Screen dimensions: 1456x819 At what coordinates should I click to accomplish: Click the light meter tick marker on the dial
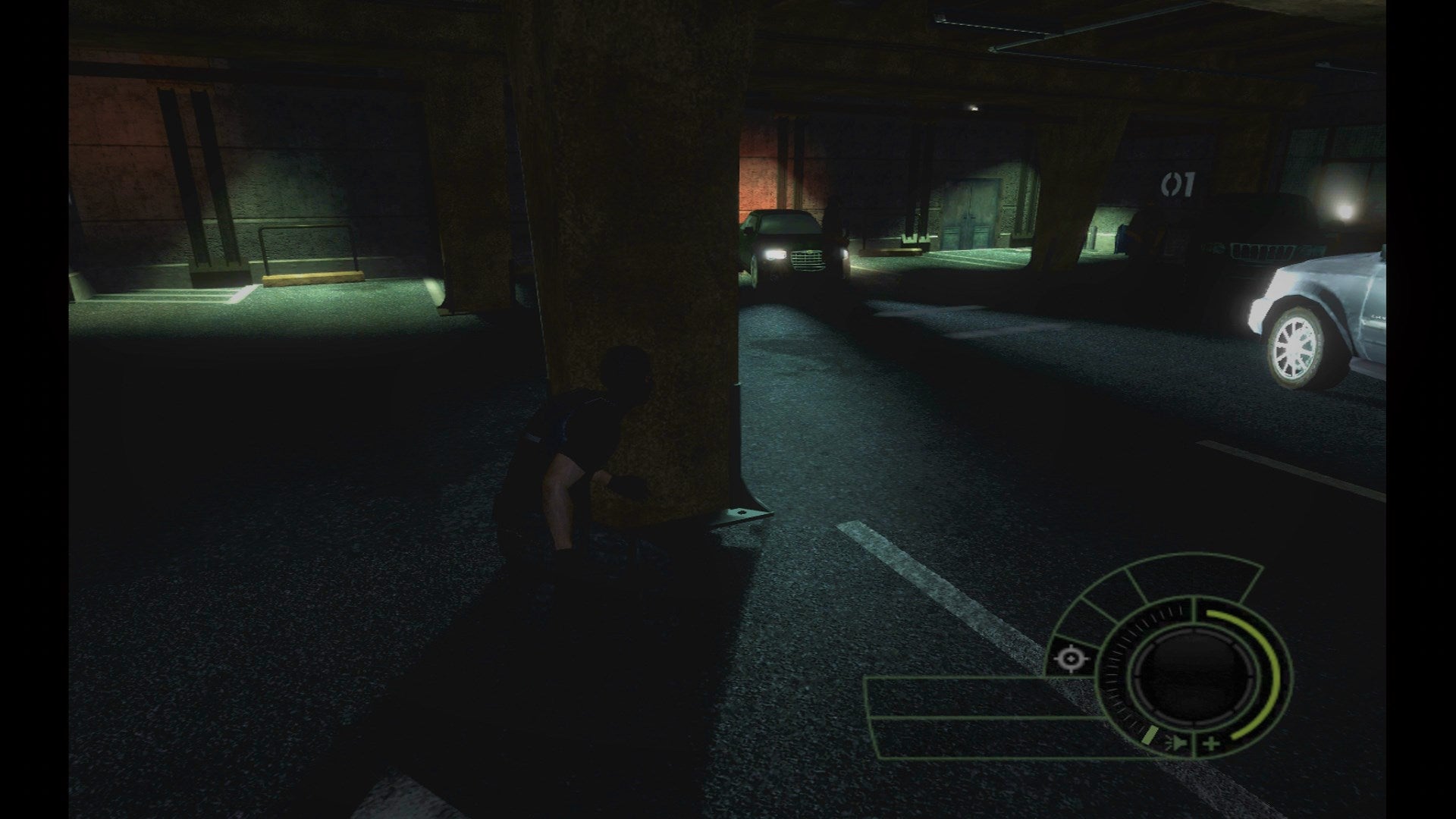coord(1150,735)
